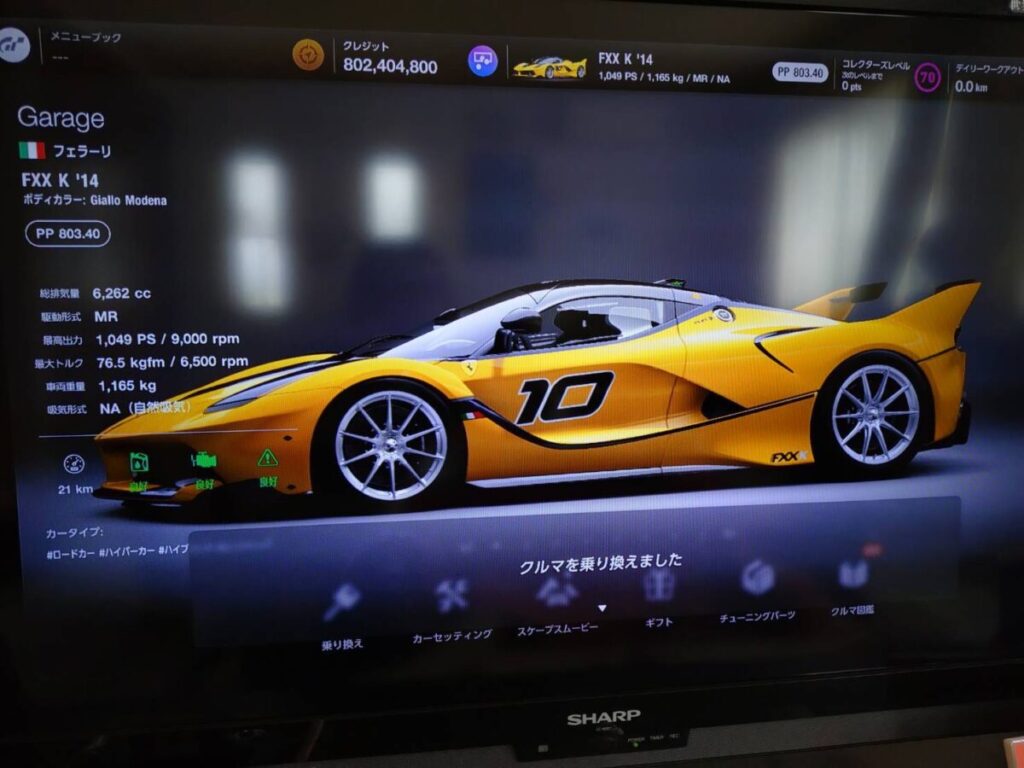The height and width of the screenshot is (768, 1024).
Task: Click the orange credits coin icon
Action: point(308,54)
